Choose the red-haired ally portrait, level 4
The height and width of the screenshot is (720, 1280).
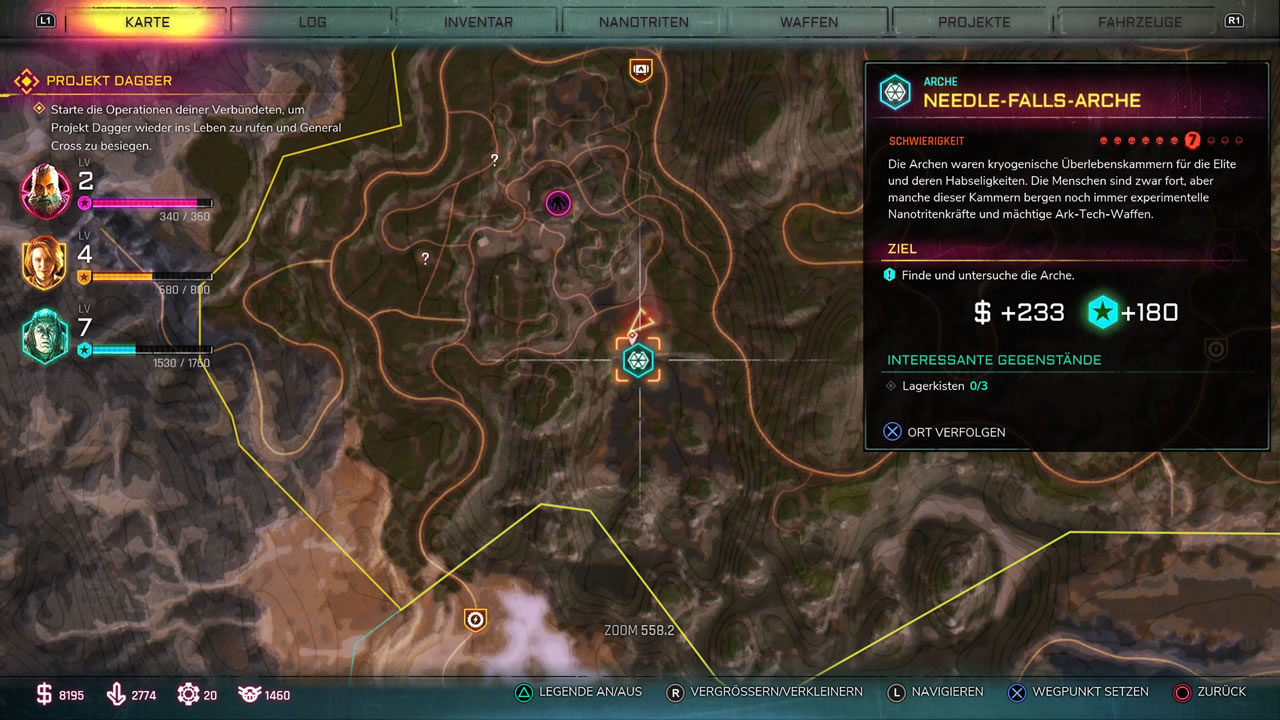pos(46,263)
